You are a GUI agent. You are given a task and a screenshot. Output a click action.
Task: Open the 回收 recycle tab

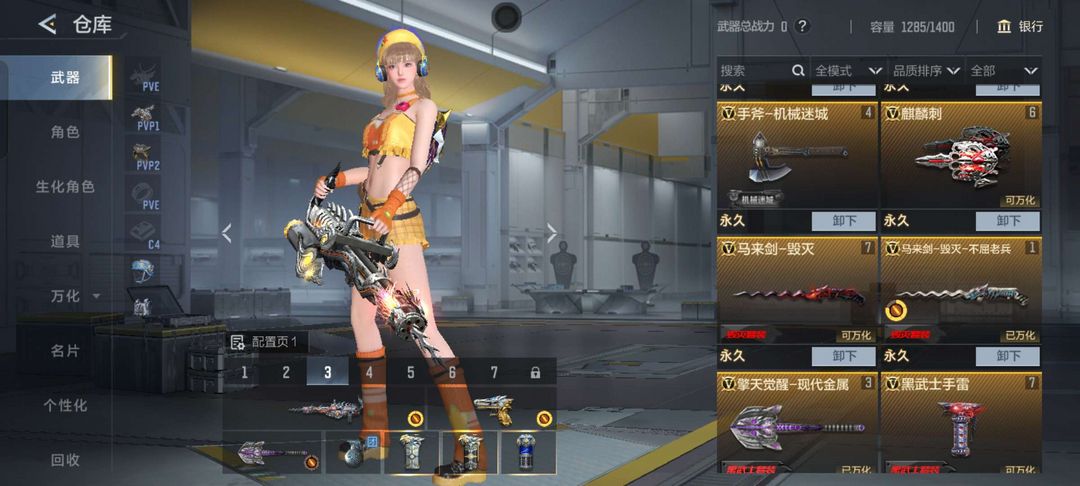coord(65,460)
